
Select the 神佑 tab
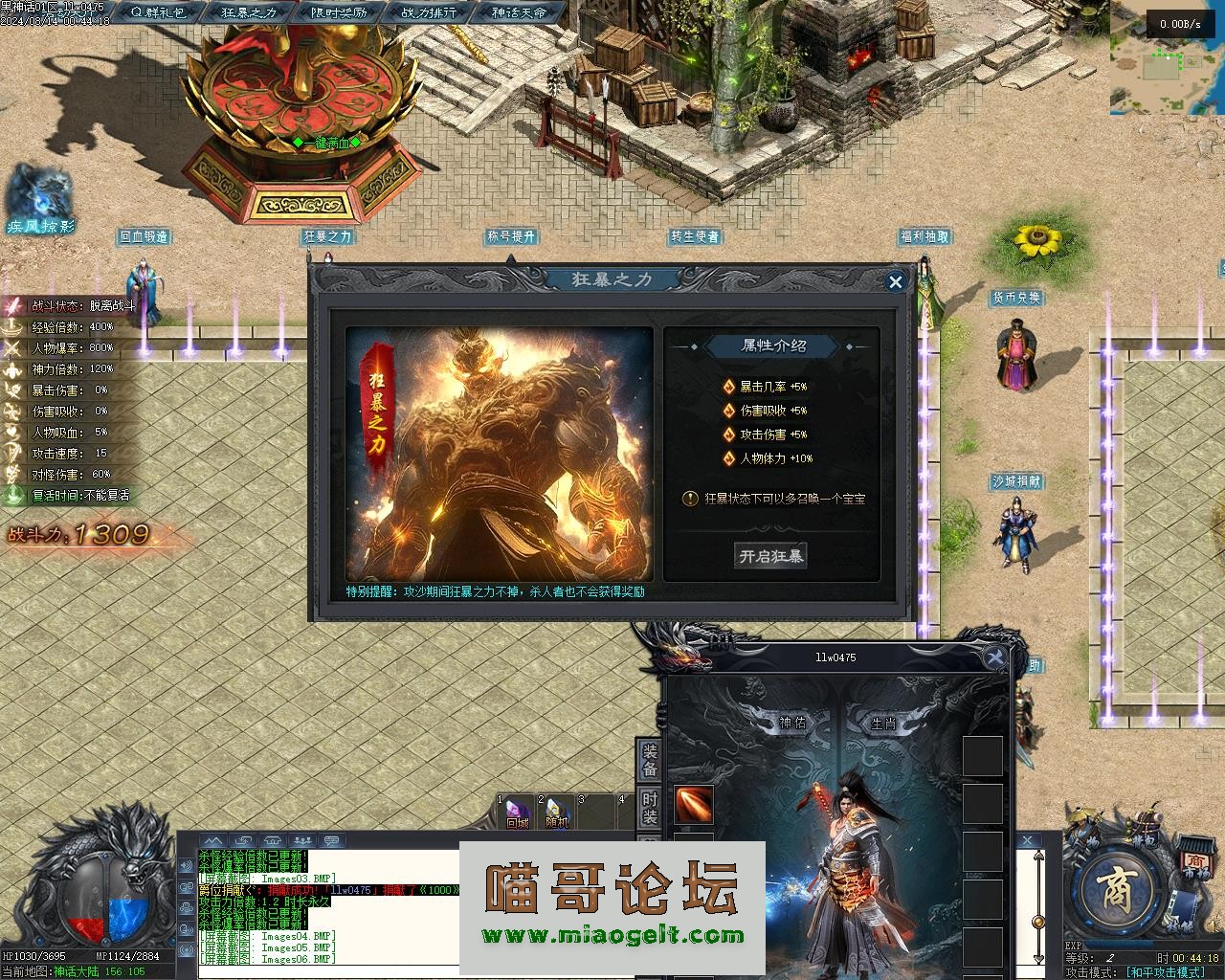tap(793, 724)
